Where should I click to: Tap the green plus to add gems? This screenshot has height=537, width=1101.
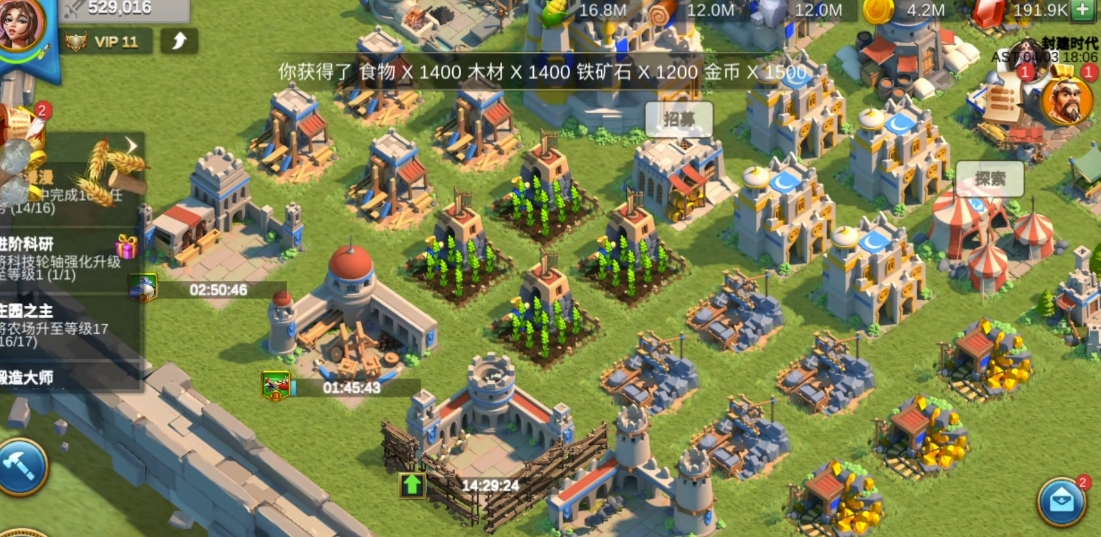click(1082, 11)
